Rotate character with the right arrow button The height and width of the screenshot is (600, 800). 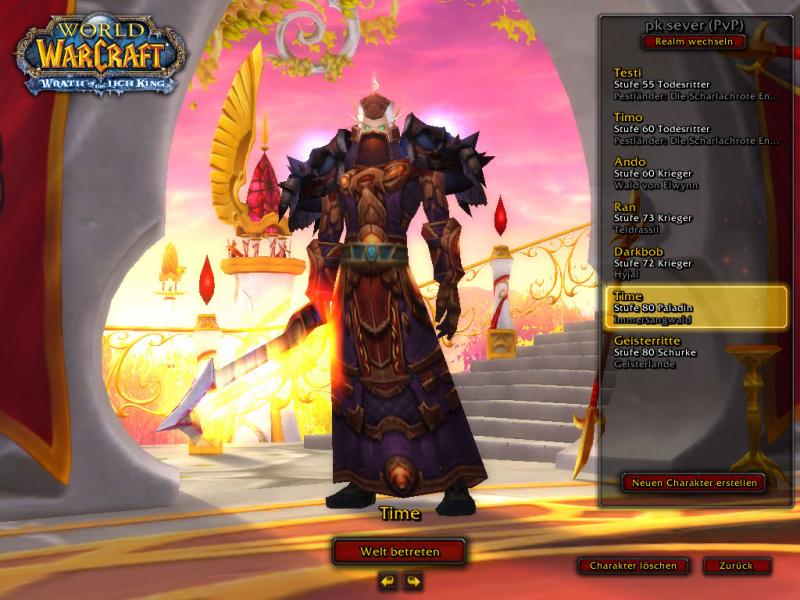412,580
